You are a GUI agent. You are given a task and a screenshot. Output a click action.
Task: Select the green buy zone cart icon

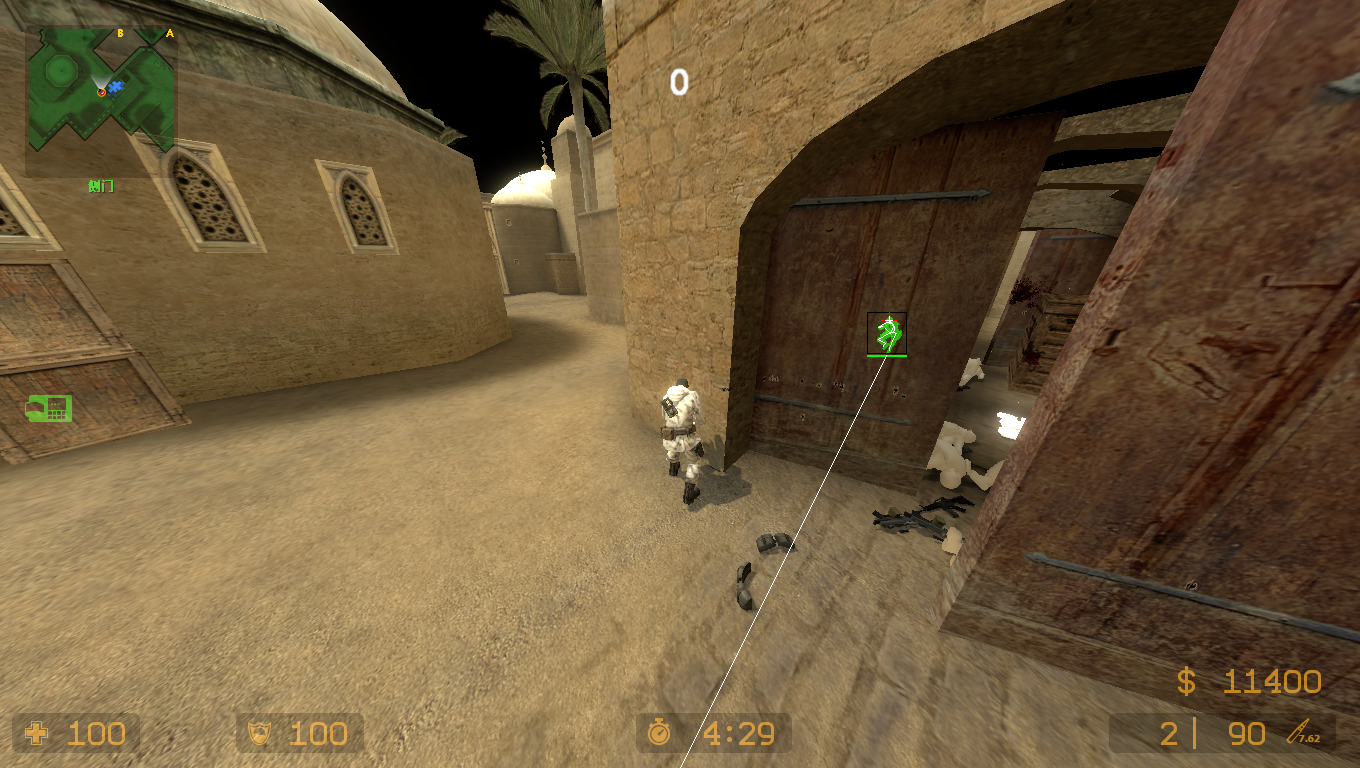point(50,408)
